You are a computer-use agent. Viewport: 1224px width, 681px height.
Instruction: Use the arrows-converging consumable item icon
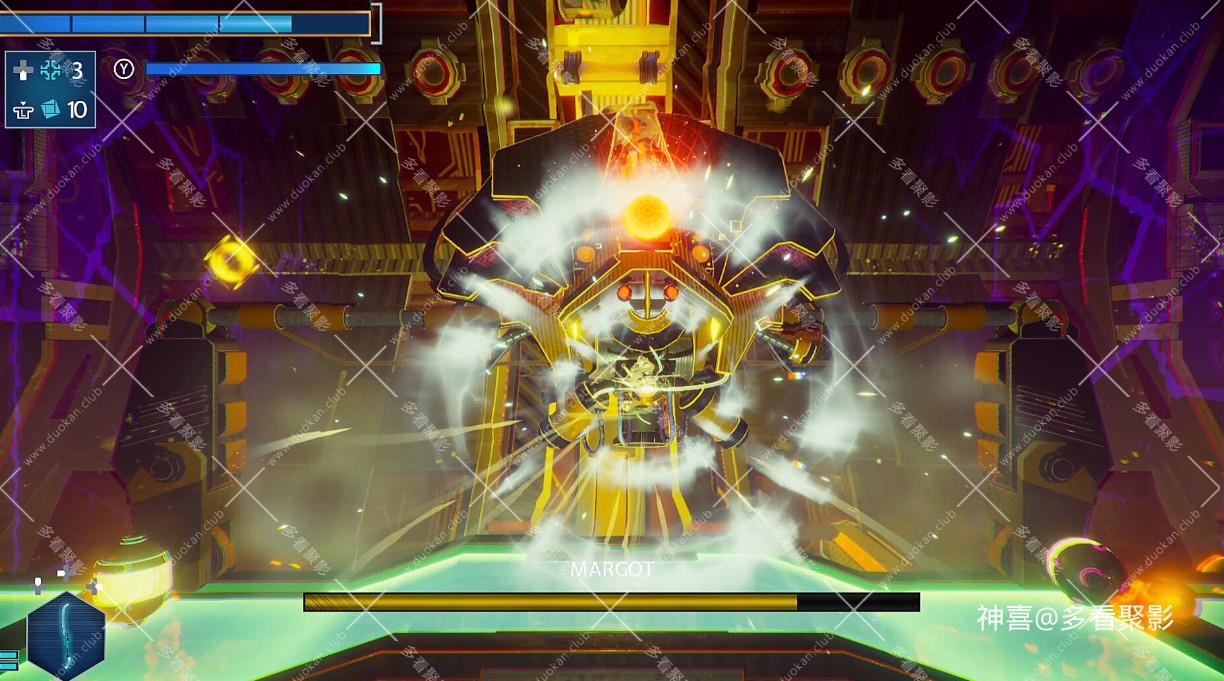[x=51, y=70]
